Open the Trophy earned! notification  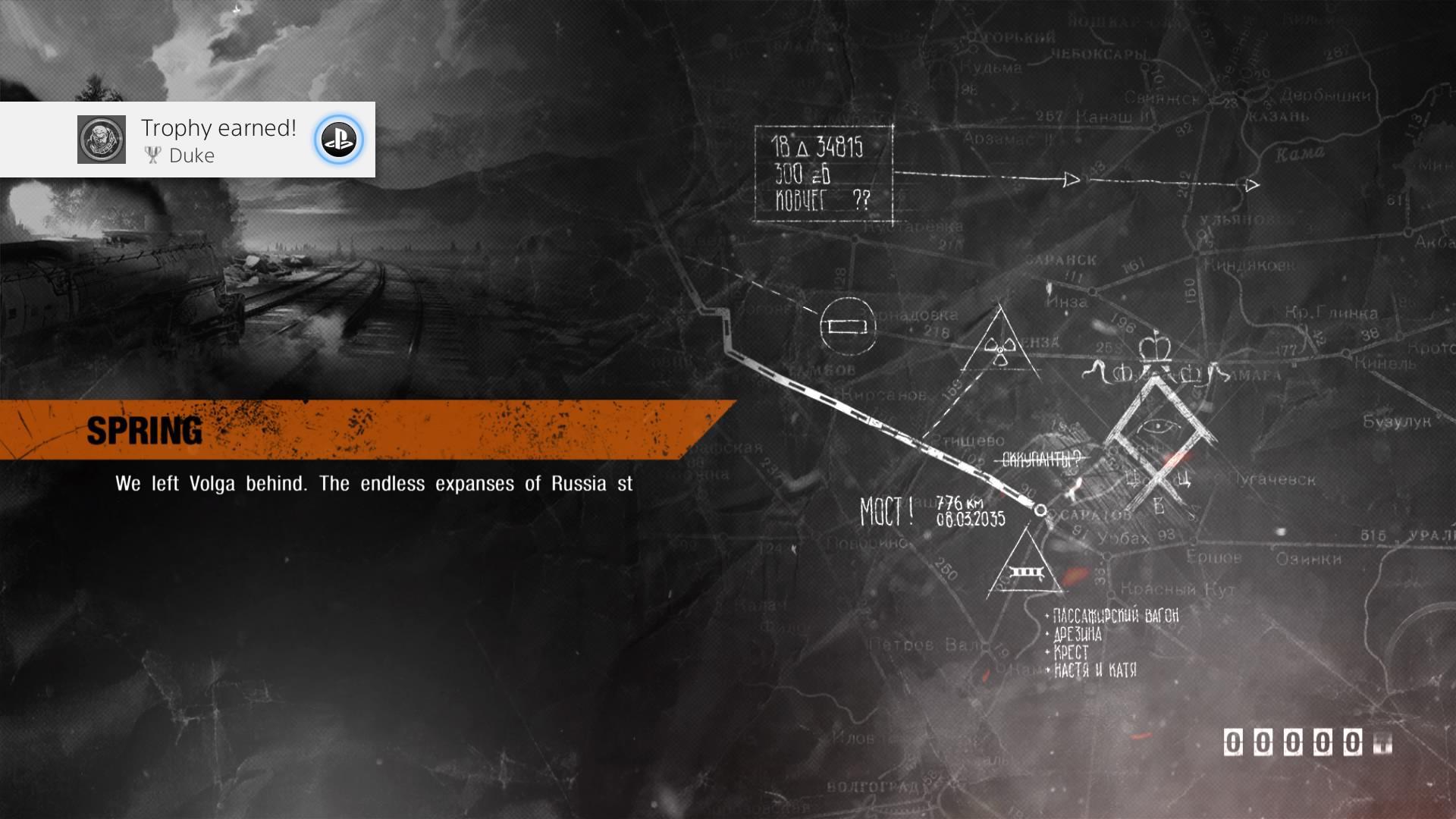(218, 127)
